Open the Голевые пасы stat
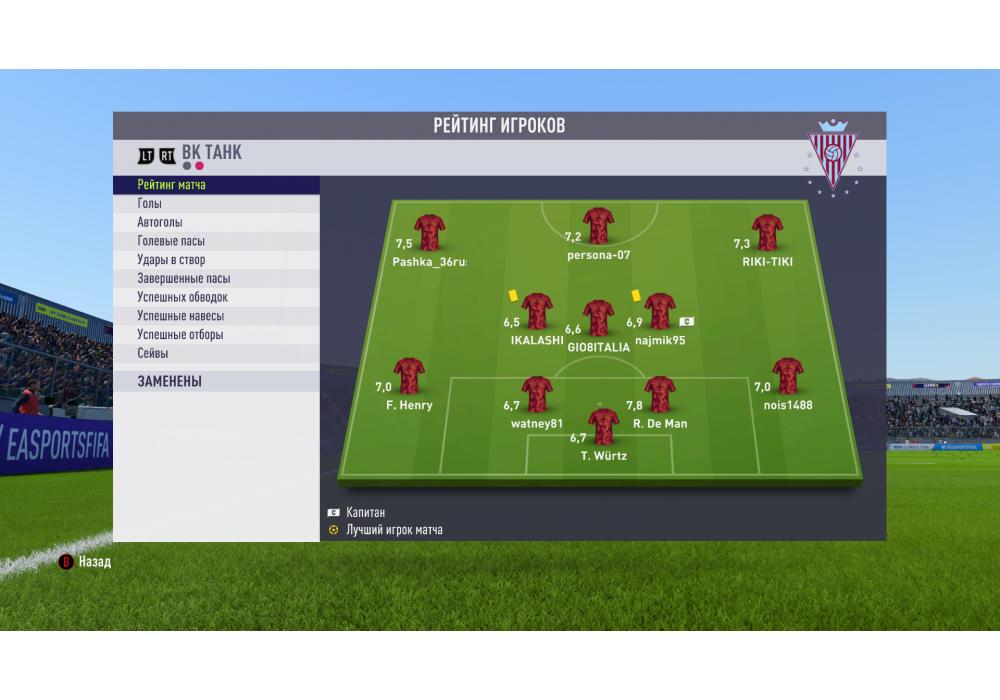Image resolution: width=1000 pixels, height=700 pixels. tap(172, 241)
